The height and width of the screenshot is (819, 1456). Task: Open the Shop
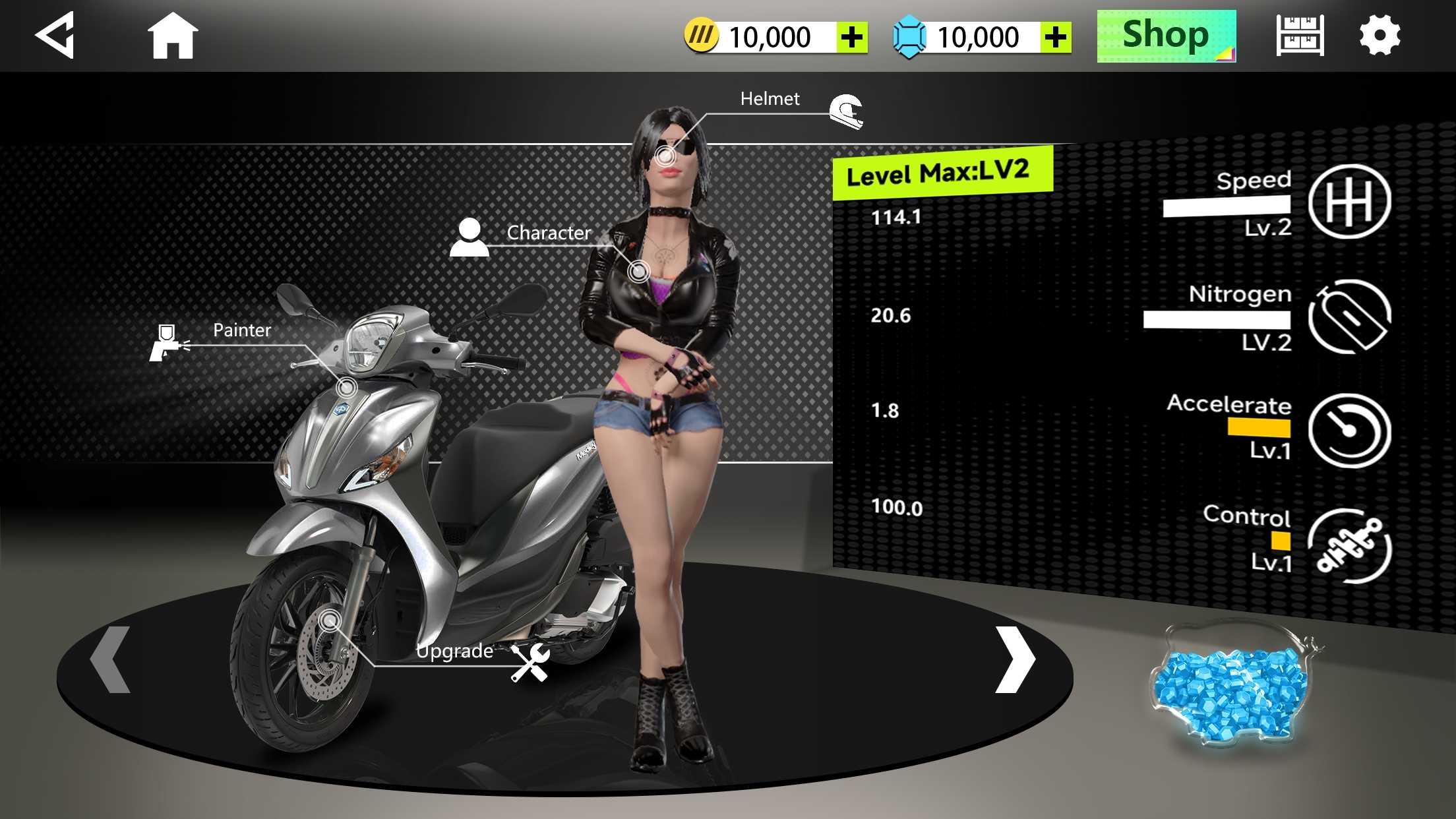(x=1166, y=36)
